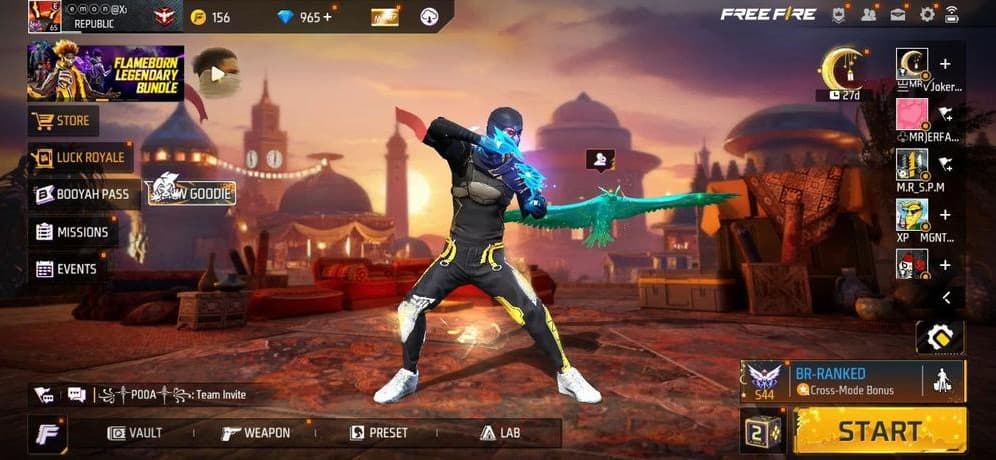Open the Missions list
996x460 pixels.
tap(72, 232)
